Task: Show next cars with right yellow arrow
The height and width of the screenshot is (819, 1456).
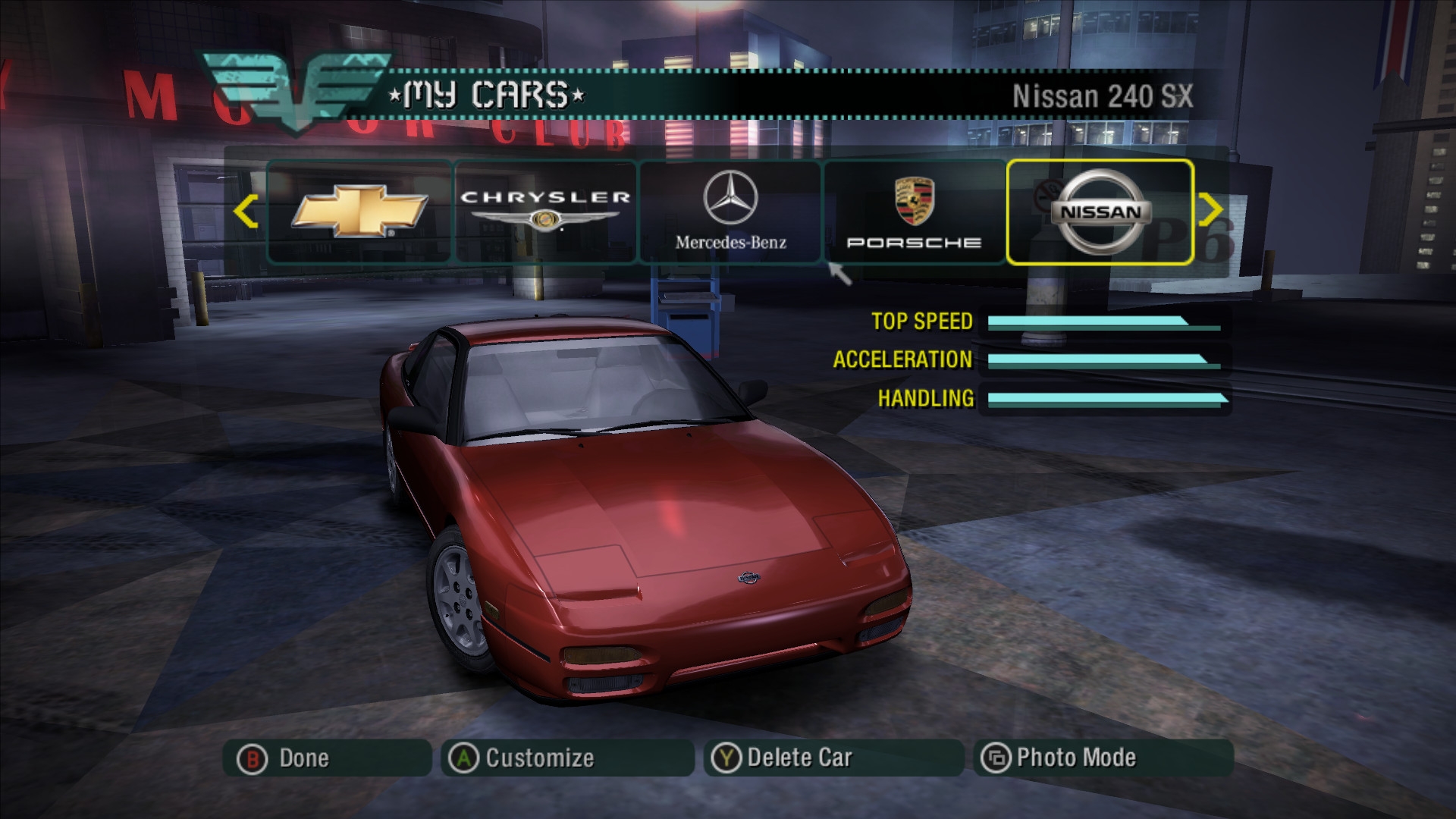Action: (1210, 210)
